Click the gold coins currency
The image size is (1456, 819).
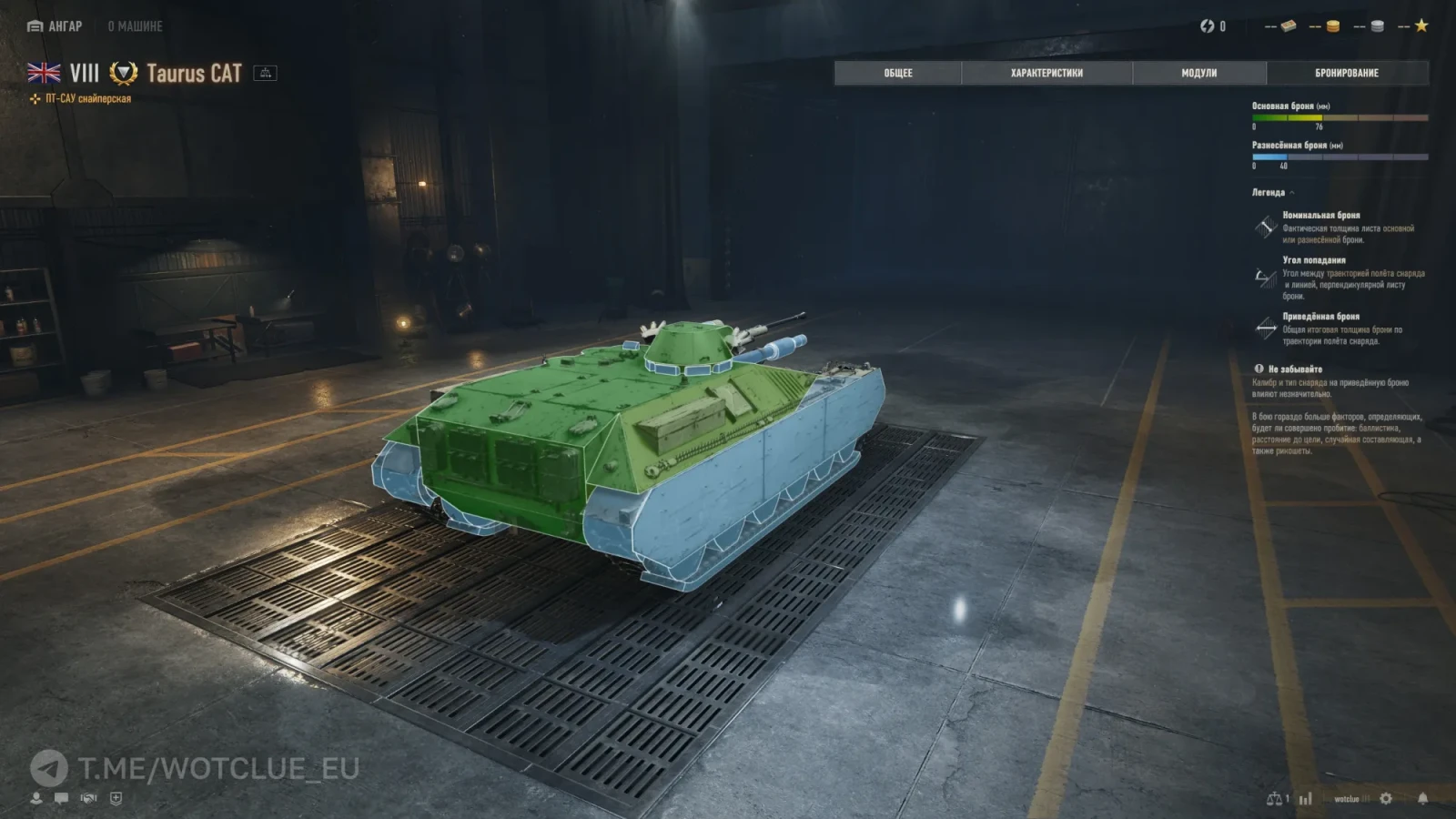click(1332, 26)
